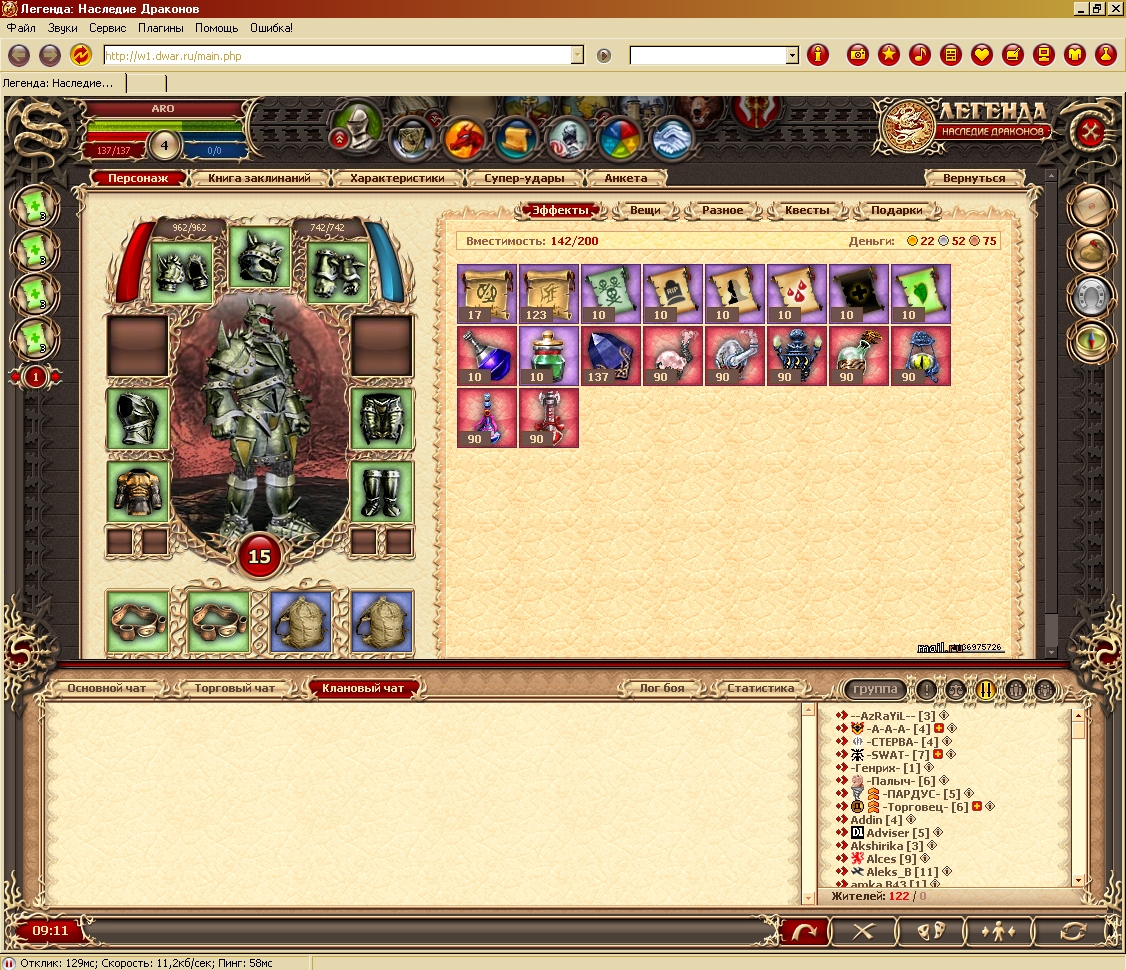Click the Вернуться button
The image size is (1126, 970).
(x=974, y=178)
